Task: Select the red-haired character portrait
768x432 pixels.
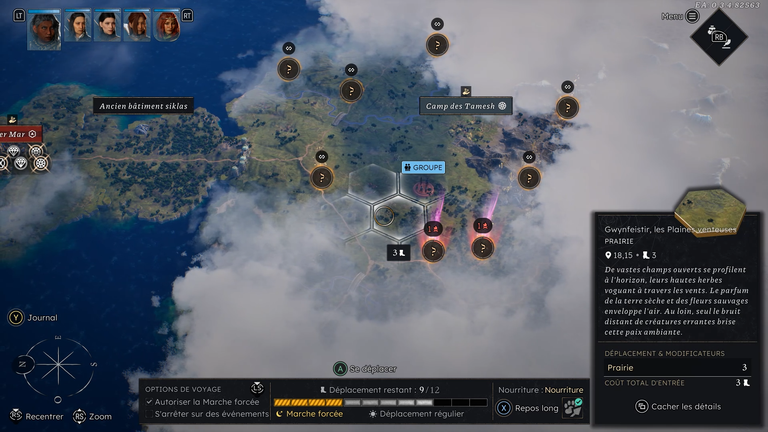Action: [167, 25]
